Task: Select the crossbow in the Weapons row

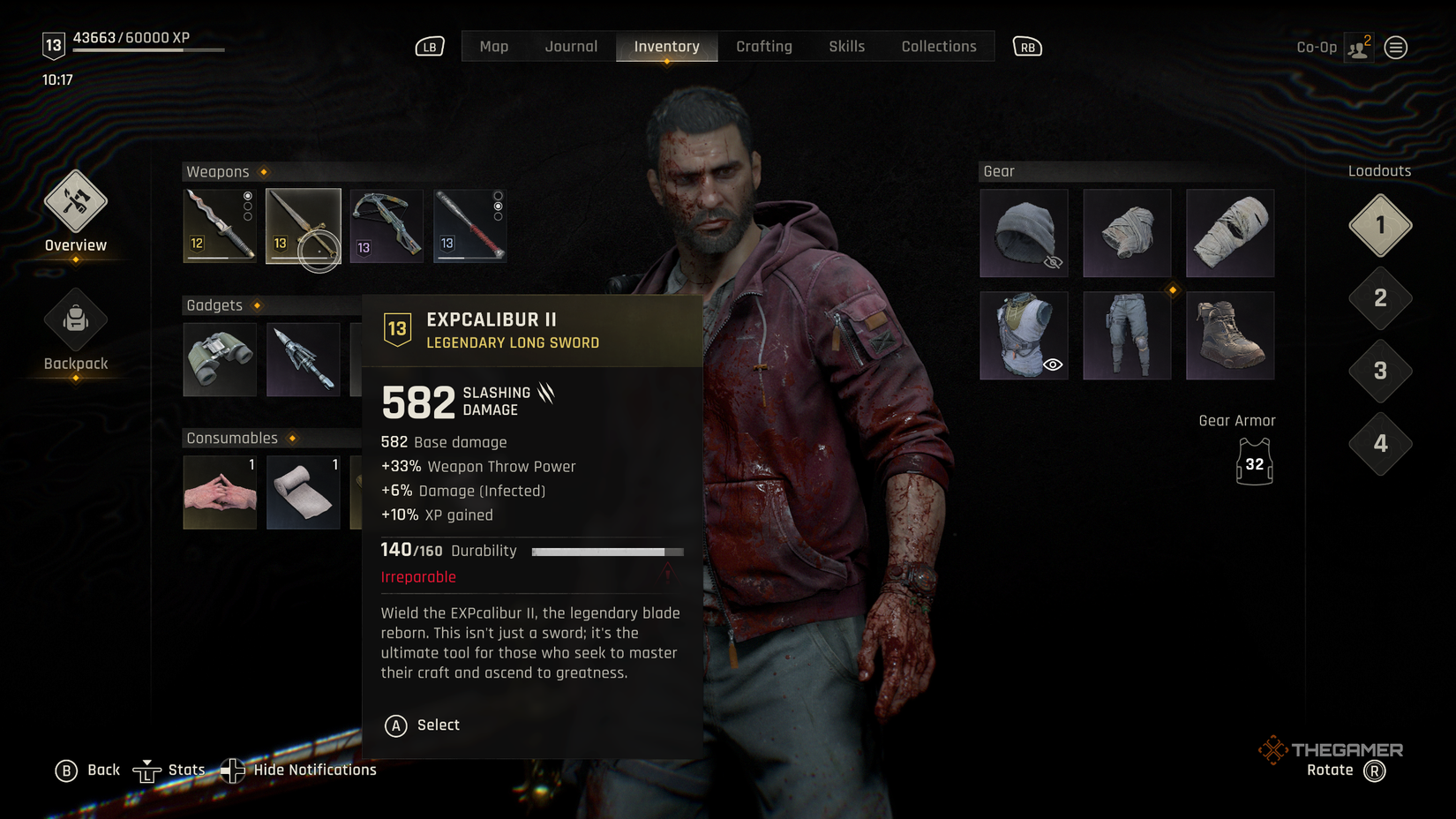Action: click(x=387, y=225)
